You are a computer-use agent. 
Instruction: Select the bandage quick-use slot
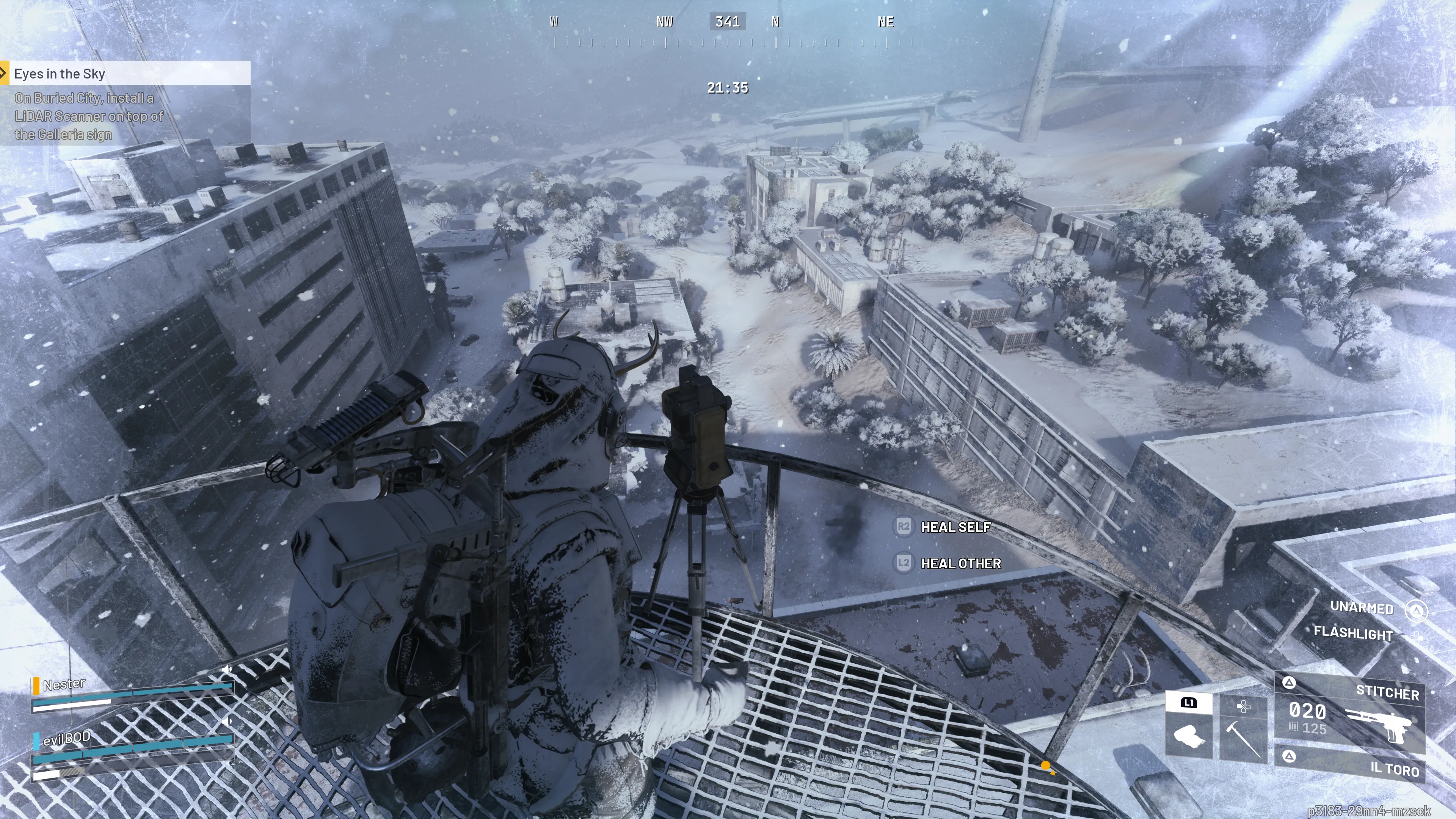[1188, 735]
